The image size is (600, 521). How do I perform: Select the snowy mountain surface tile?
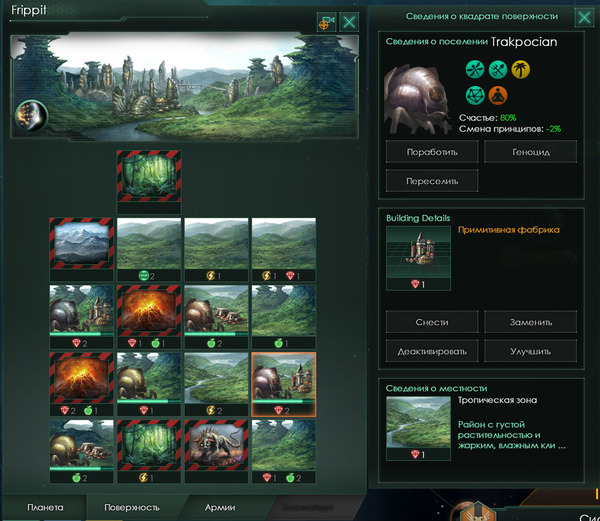click(82, 244)
